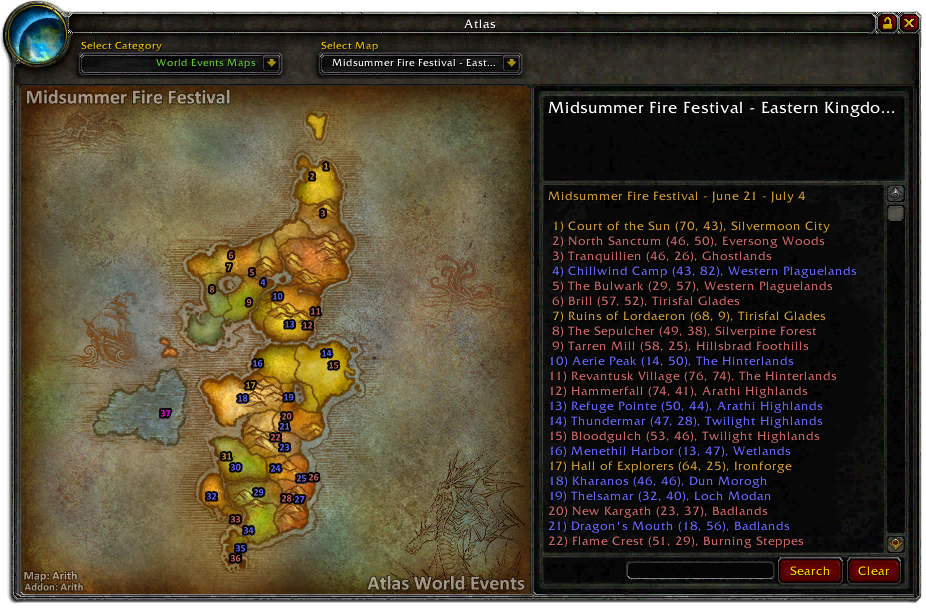The image size is (926, 612).
Task: Clear the search results
Action: (x=873, y=571)
